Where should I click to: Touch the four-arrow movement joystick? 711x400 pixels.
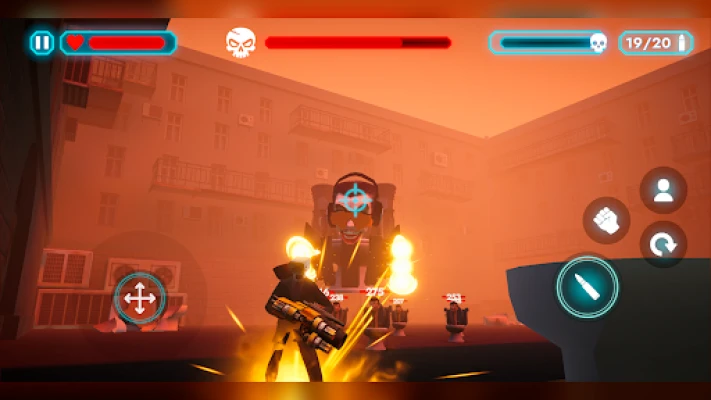tap(139, 298)
